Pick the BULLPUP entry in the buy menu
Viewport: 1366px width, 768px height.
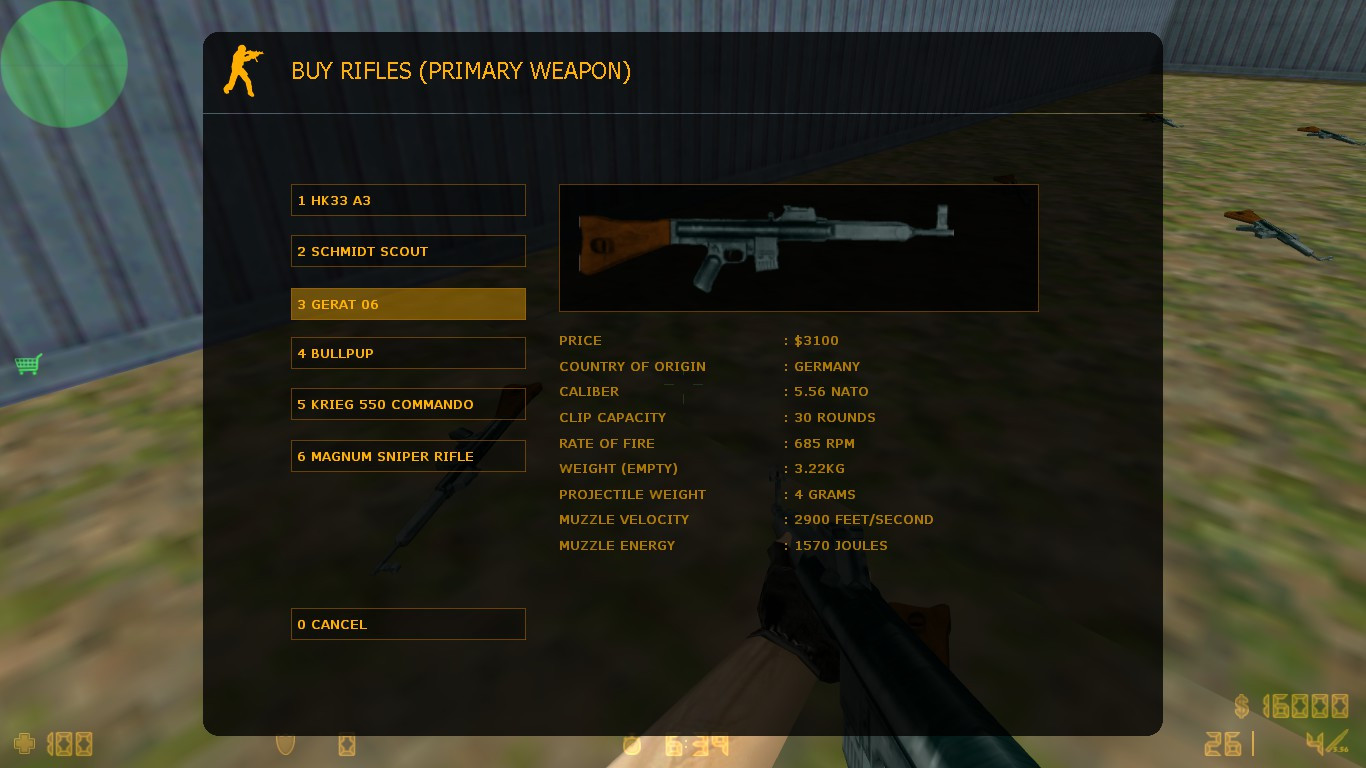click(408, 352)
